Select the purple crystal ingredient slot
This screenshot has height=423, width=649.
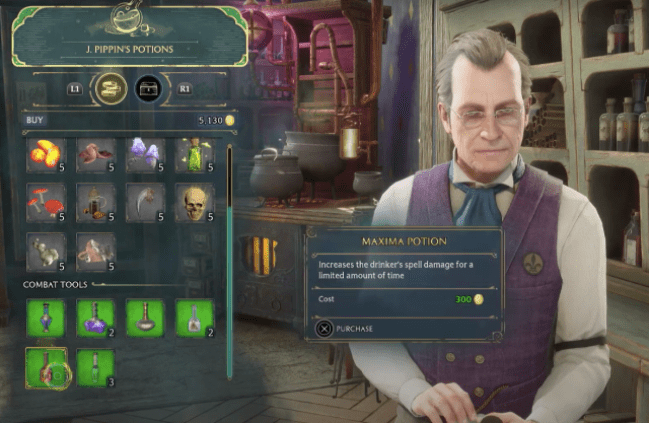(x=144, y=155)
